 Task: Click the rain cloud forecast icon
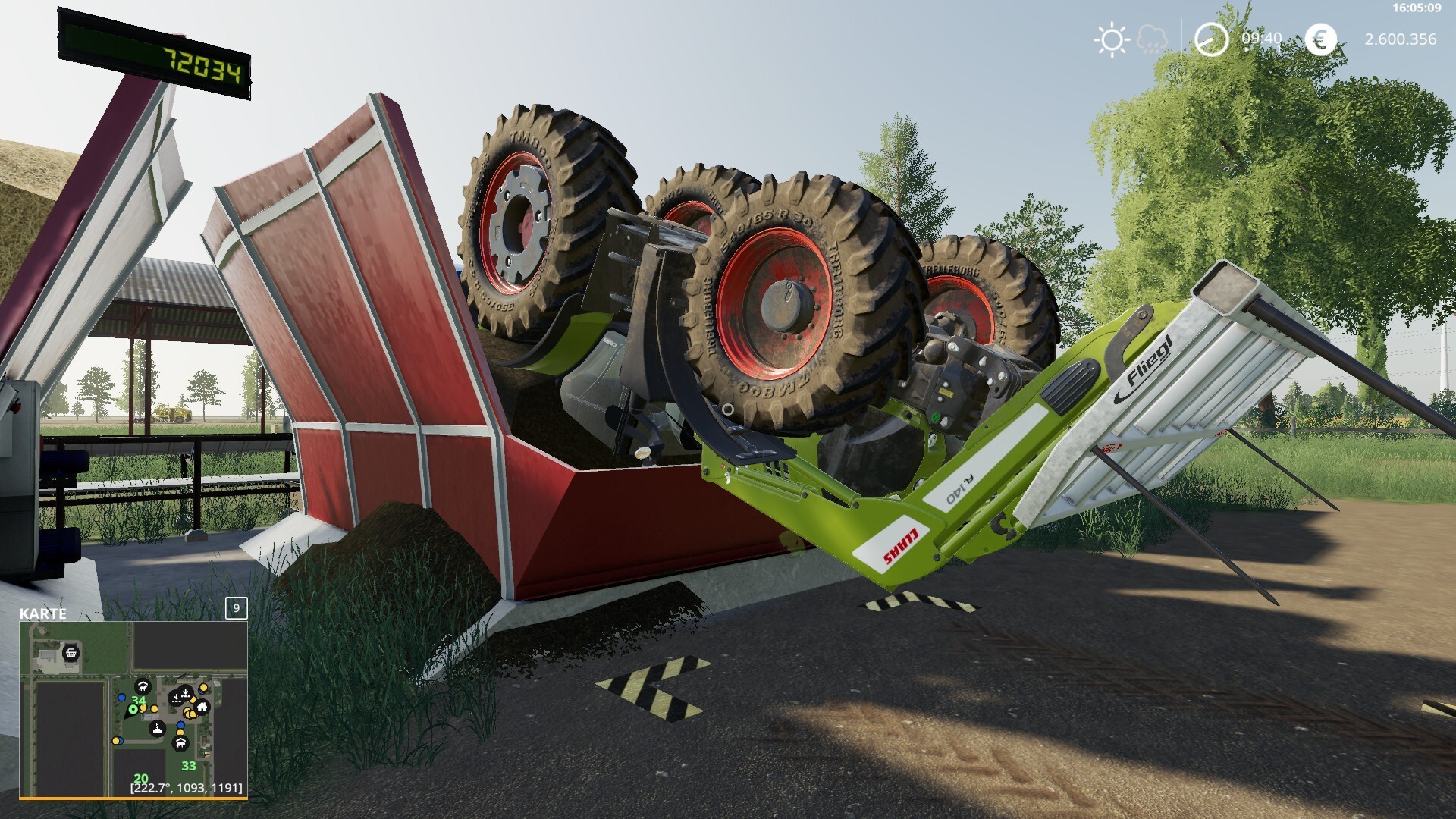coord(1153,39)
